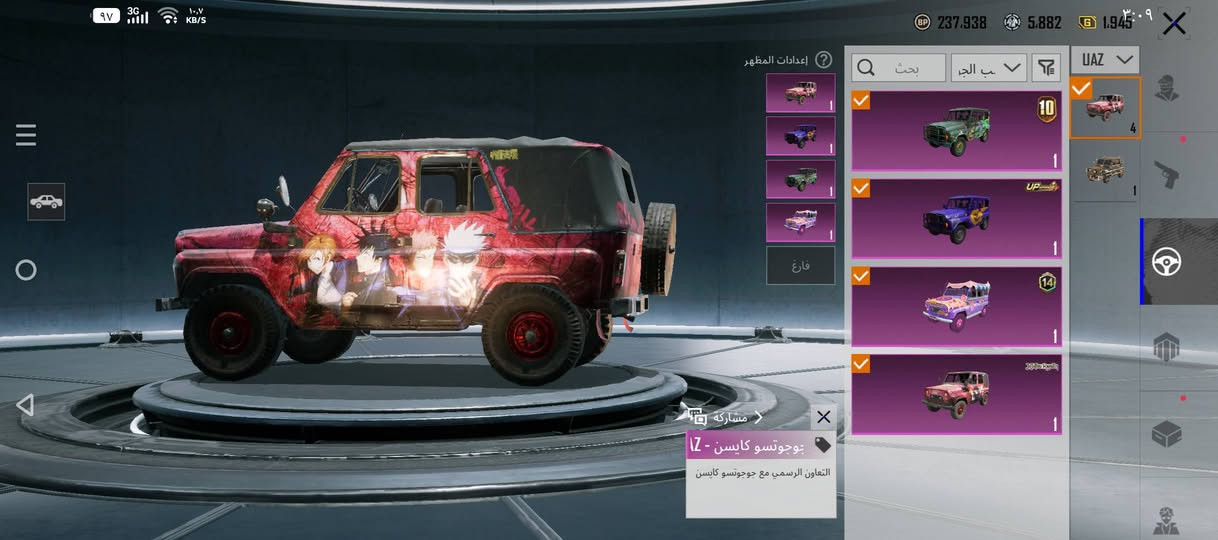Focus the skin search field
Viewport: 1218px width, 540px height.
pos(898,68)
